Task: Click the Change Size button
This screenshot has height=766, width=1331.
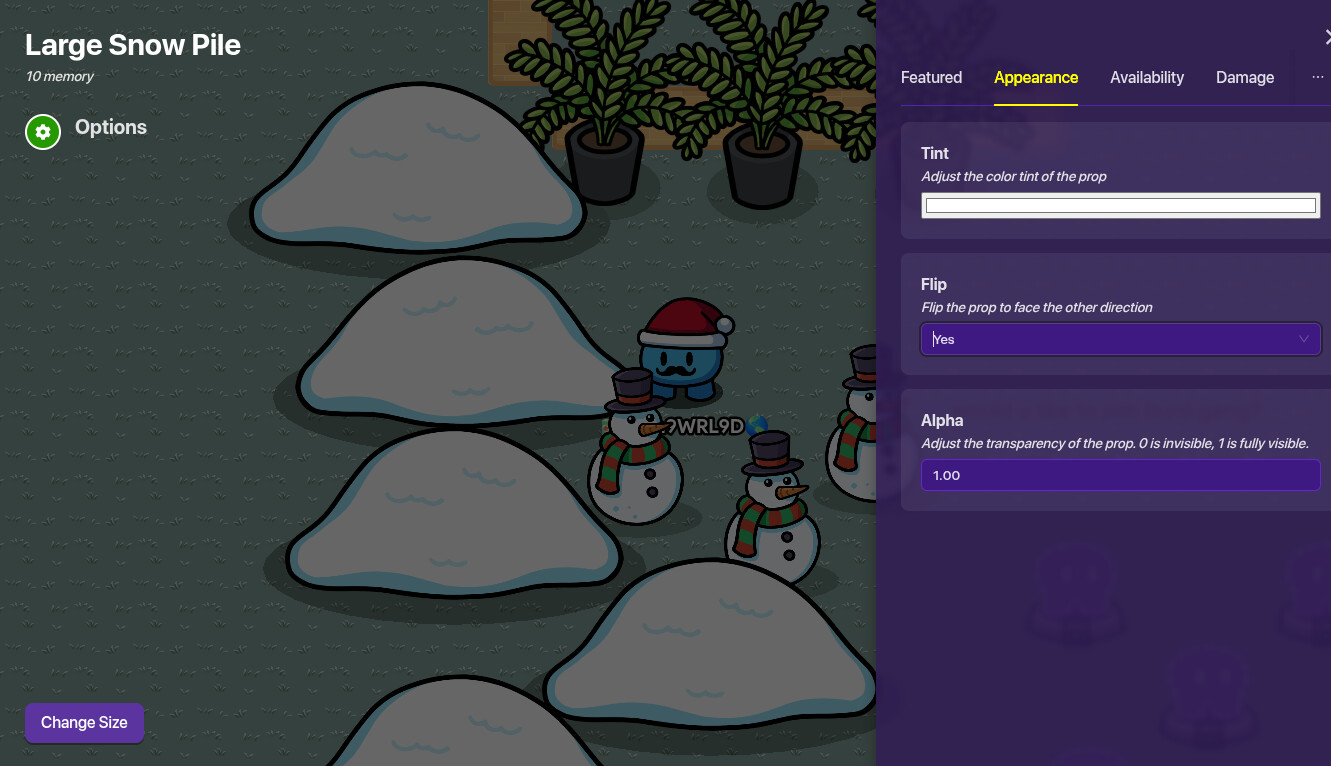Action: 84,722
